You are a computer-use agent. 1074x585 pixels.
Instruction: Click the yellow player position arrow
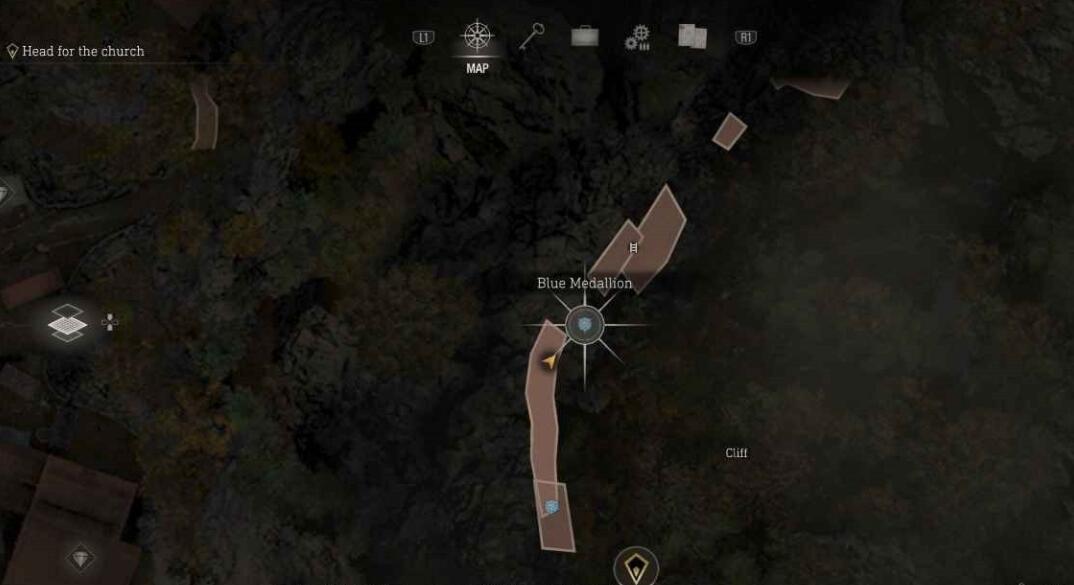click(549, 361)
